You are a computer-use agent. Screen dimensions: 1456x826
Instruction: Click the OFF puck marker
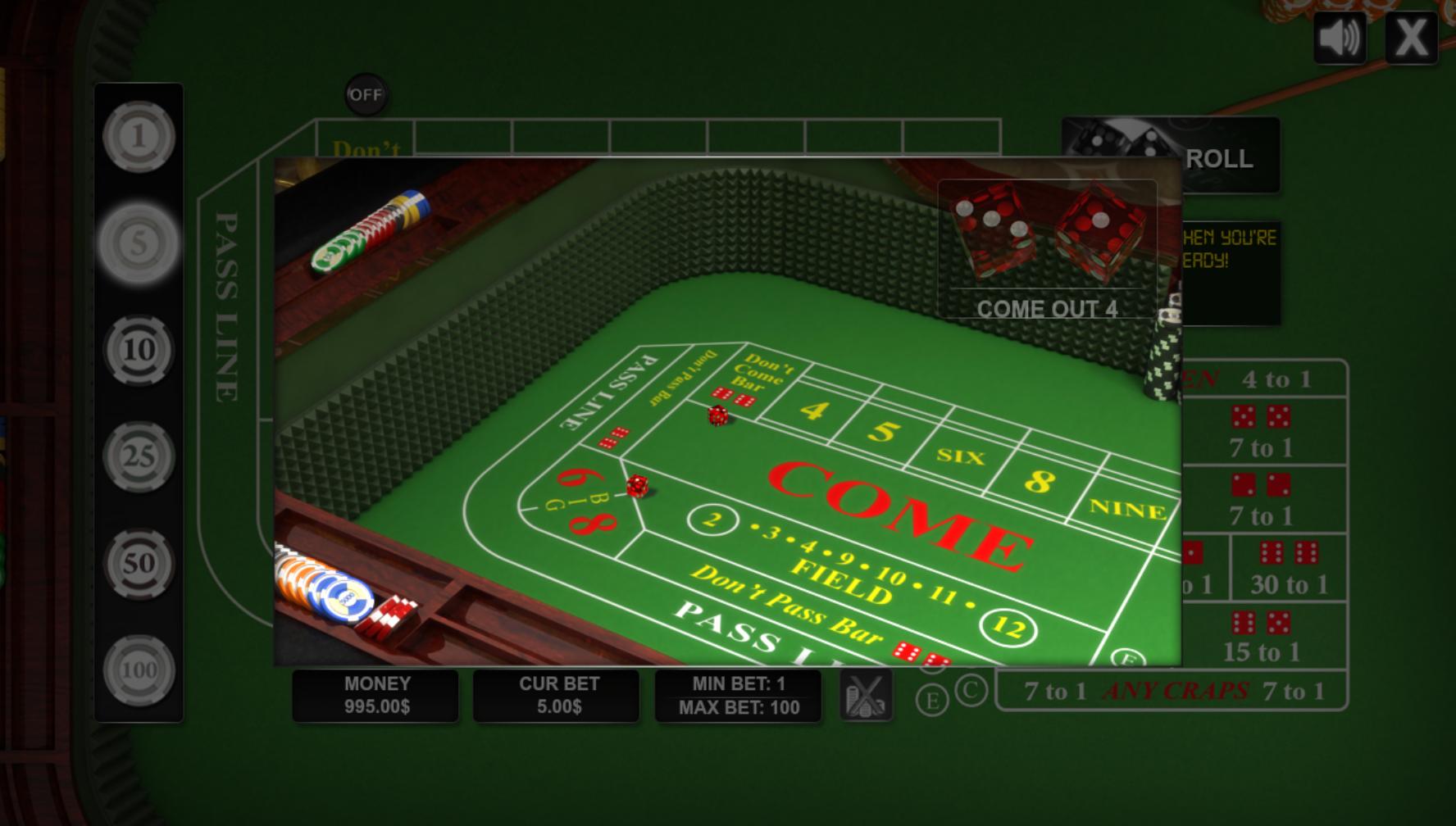[x=366, y=95]
